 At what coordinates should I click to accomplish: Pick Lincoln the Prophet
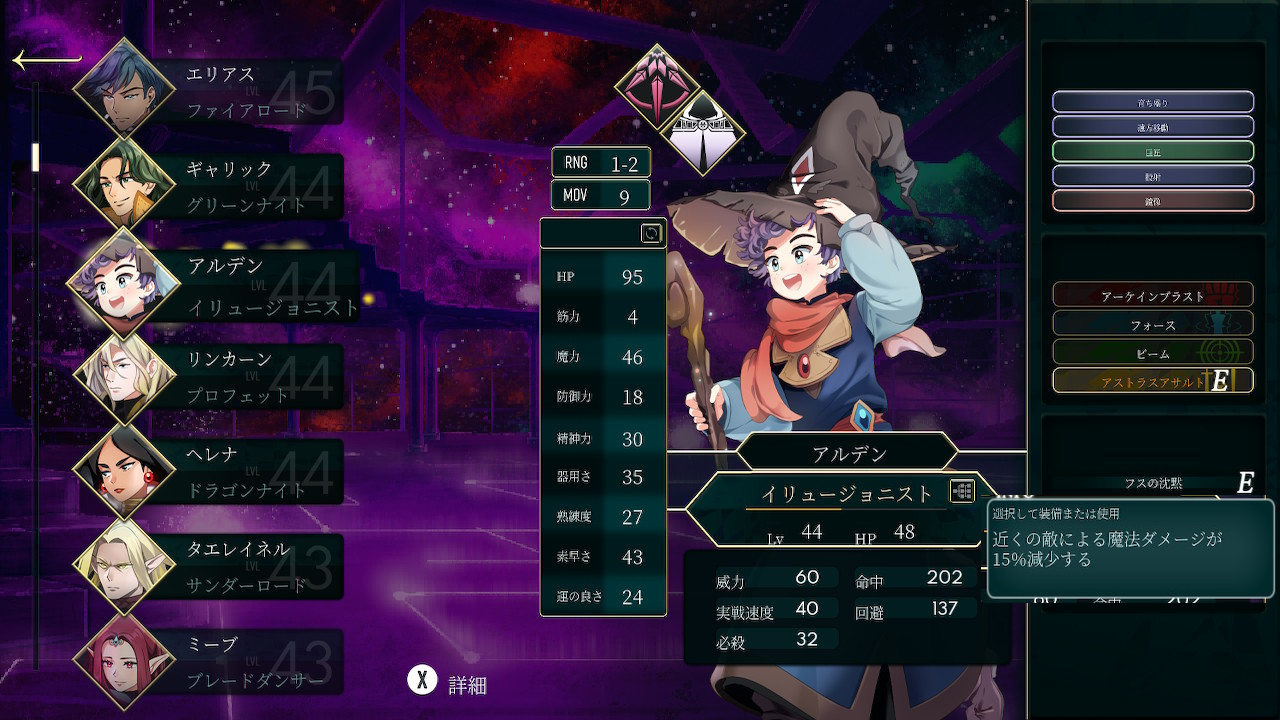(210, 378)
